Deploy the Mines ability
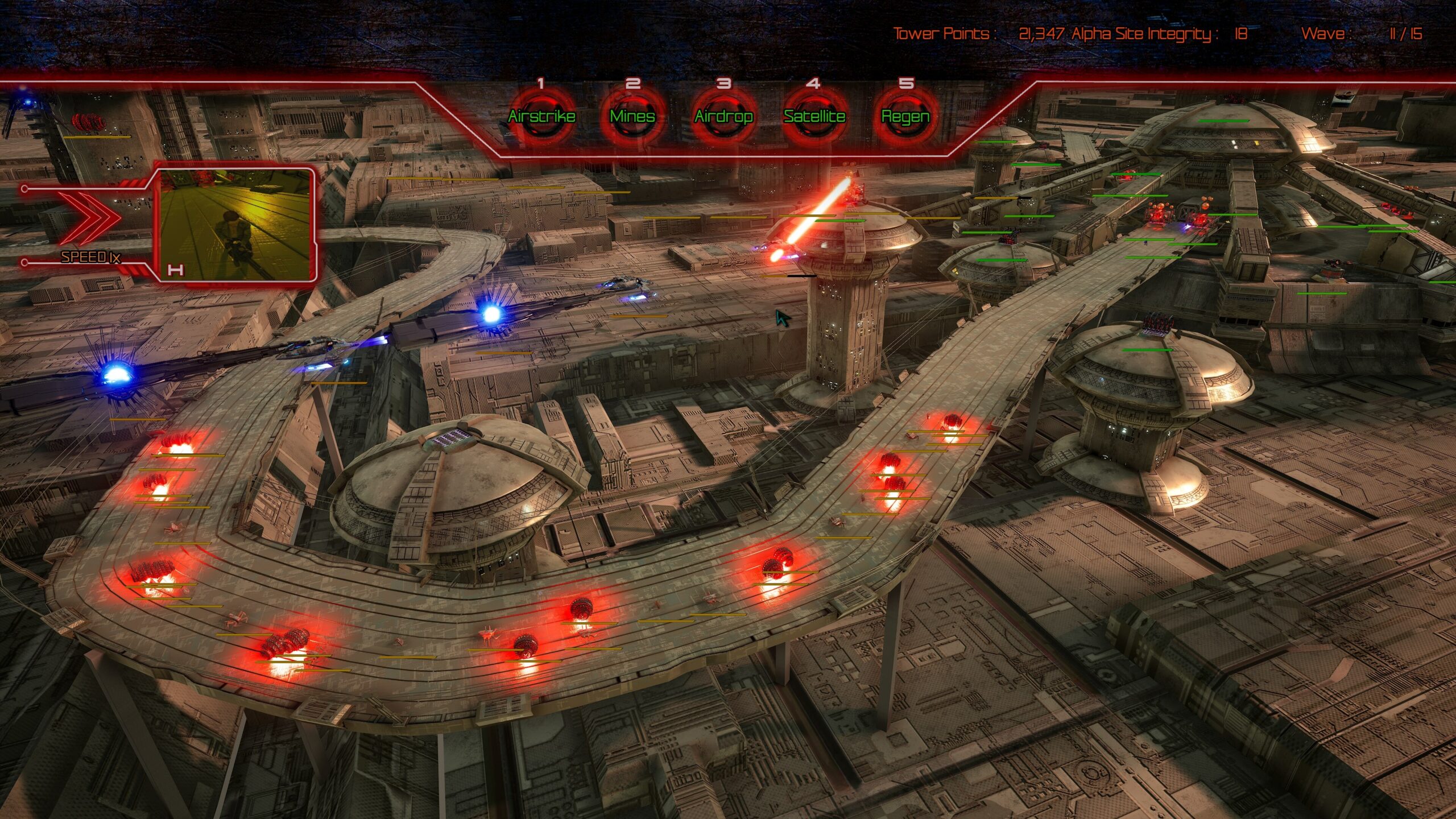The image size is (1456, 819). tap(632, 117)
